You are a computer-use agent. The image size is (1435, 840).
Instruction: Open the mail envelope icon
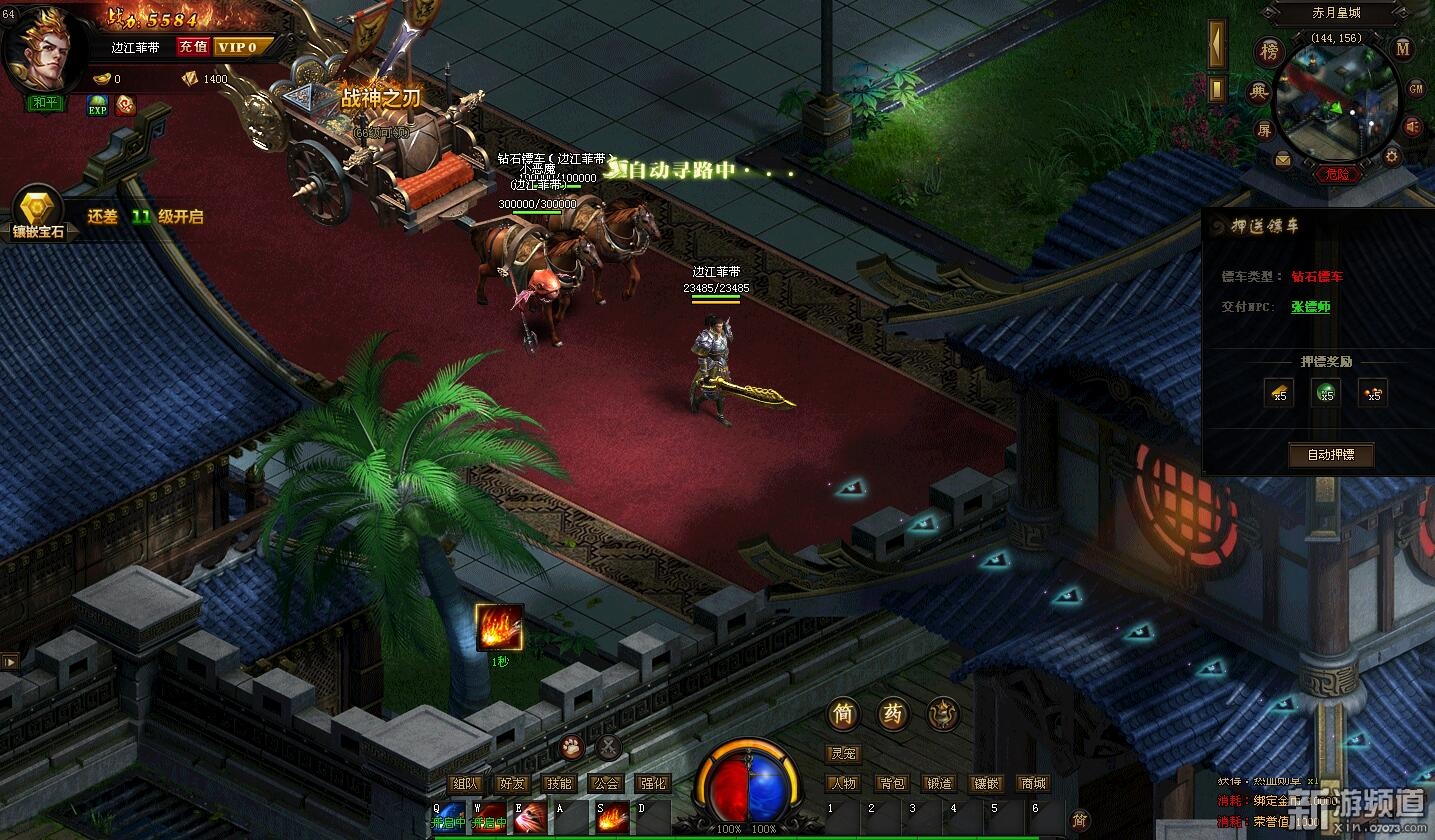click(x=1283, y=159)
